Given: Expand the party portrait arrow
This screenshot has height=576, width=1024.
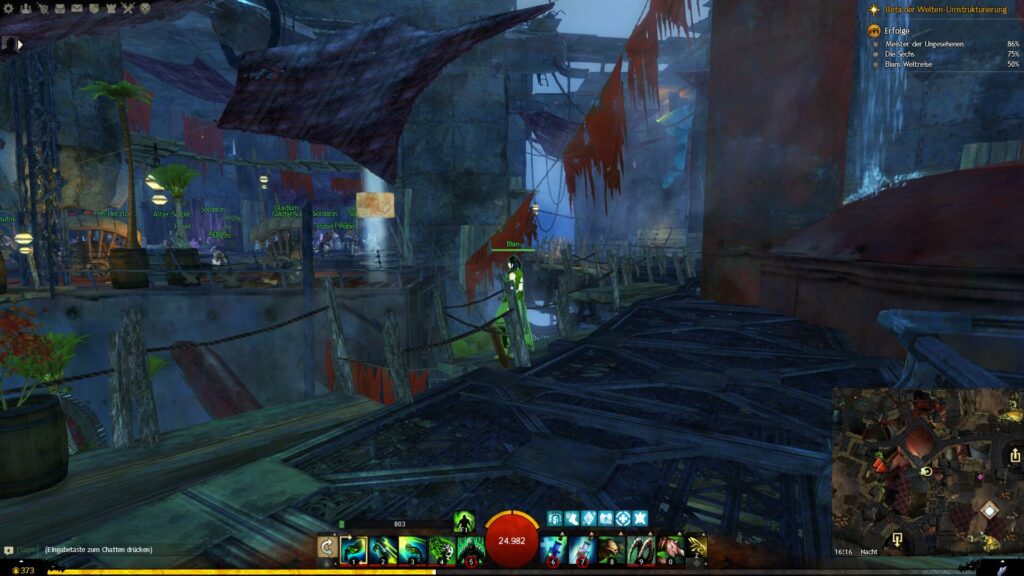Looking at the screenshot, I should (x=21, y=44).
